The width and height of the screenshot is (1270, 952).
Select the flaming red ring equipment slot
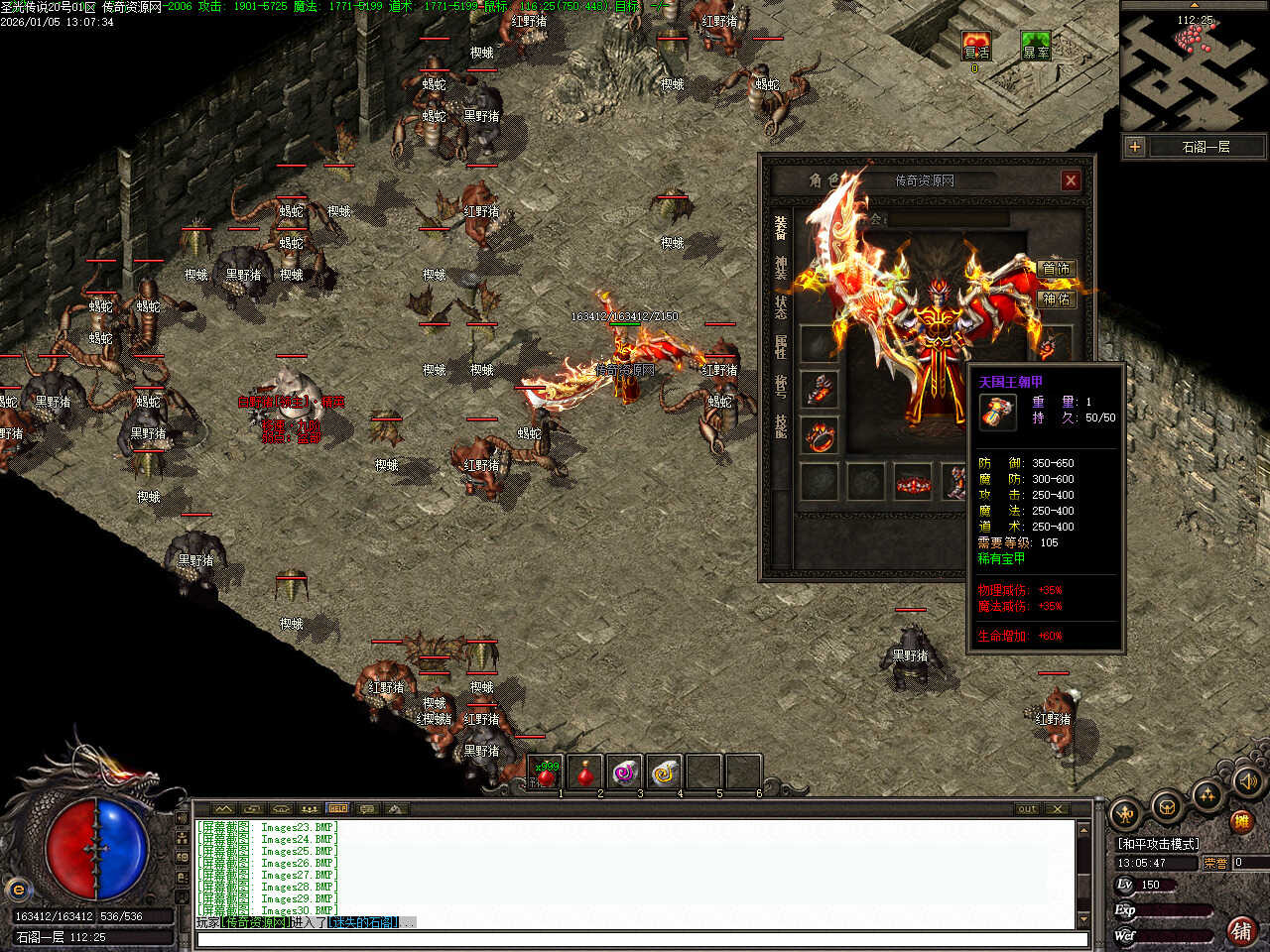coord(819,435)
